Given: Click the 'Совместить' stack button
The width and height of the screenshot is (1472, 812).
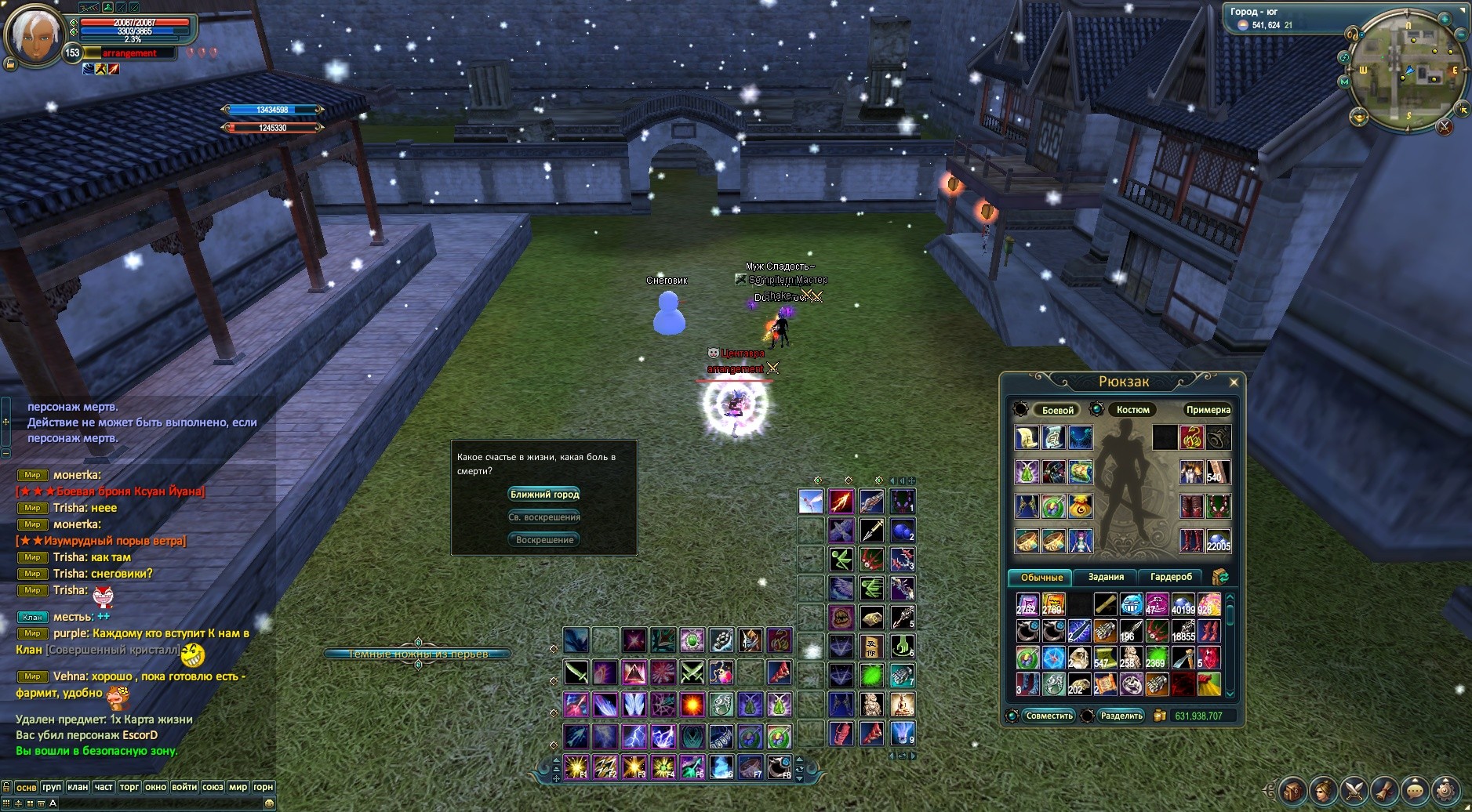Looking at the screenshot, I should [x=1049, y=716].
